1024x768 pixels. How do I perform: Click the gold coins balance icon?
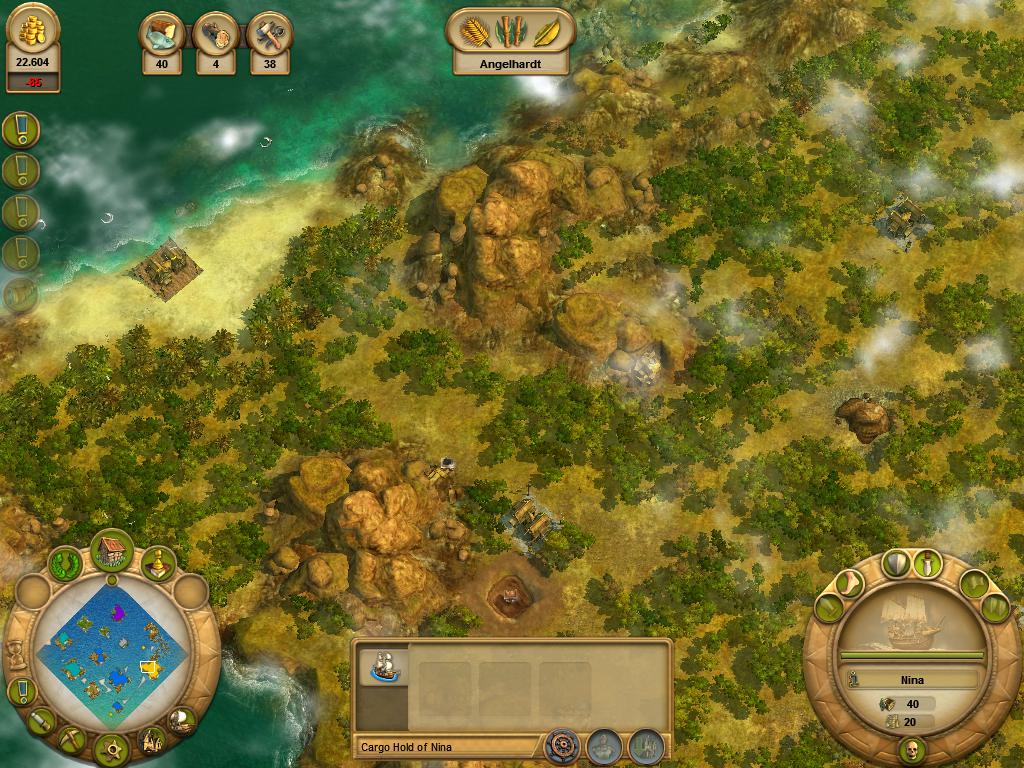coord(33,33)
